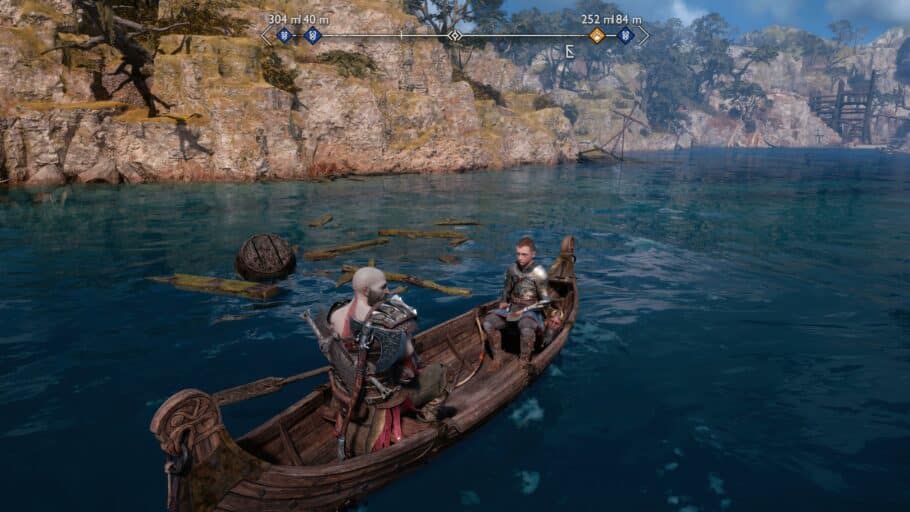Click the blue compass marker labeled 84 m
This screenshot has width=910, height=512.
(x=626, y=36)
